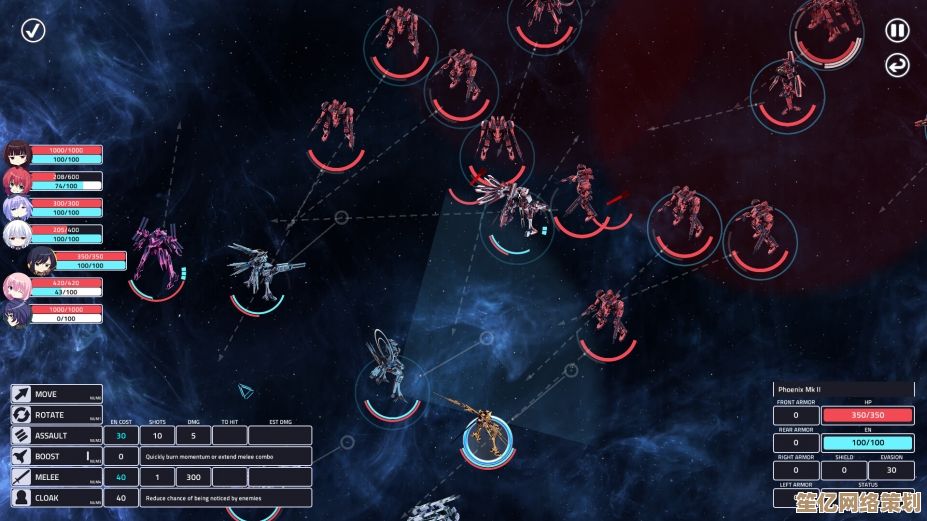Select the white-haired pilot portrait
Viewport: 927px width, 521px height.
coord(16,235)
